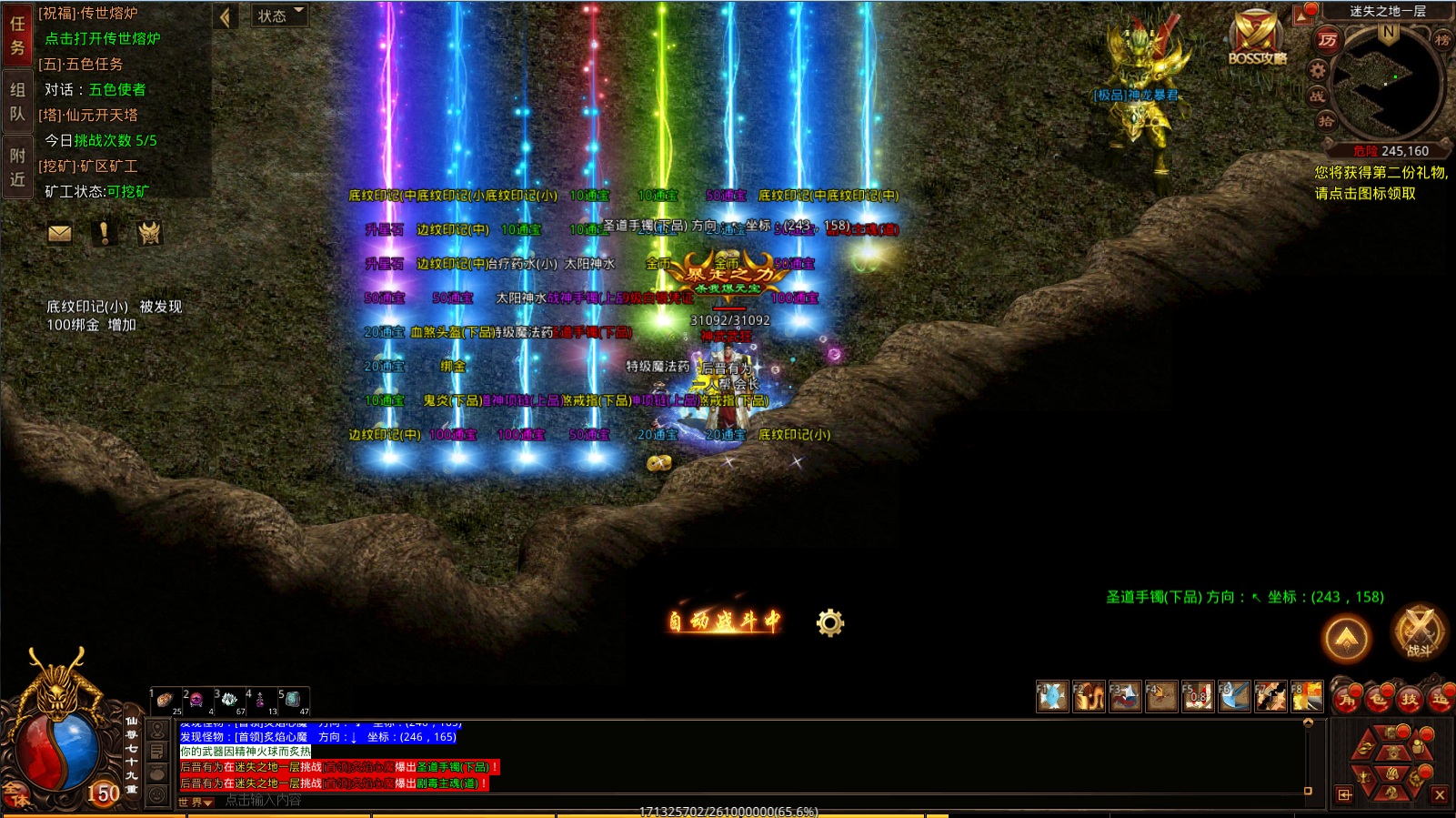Click the green 点击打开传世熔炉 quest link
This screenshot has width=1456, height=818.
click(103, 39)
